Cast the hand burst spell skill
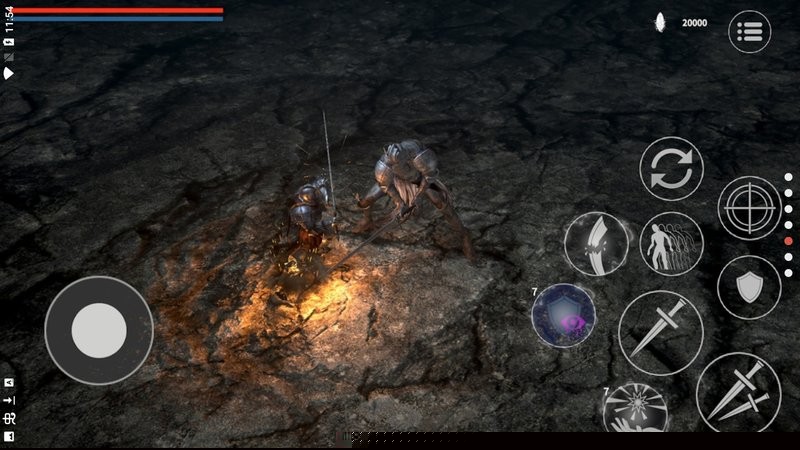Image resolution: width=800 pixels, height=450 pixels. 635,410
